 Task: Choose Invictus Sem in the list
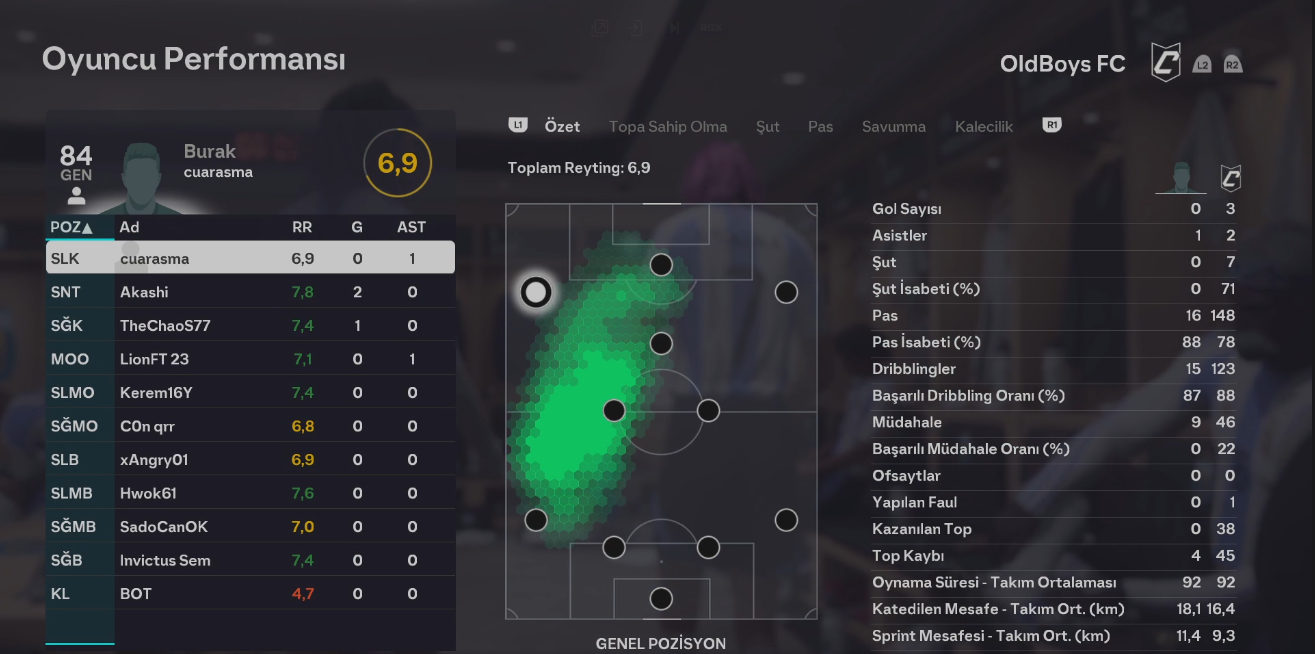pyautogui.click(x=250, y=560)
